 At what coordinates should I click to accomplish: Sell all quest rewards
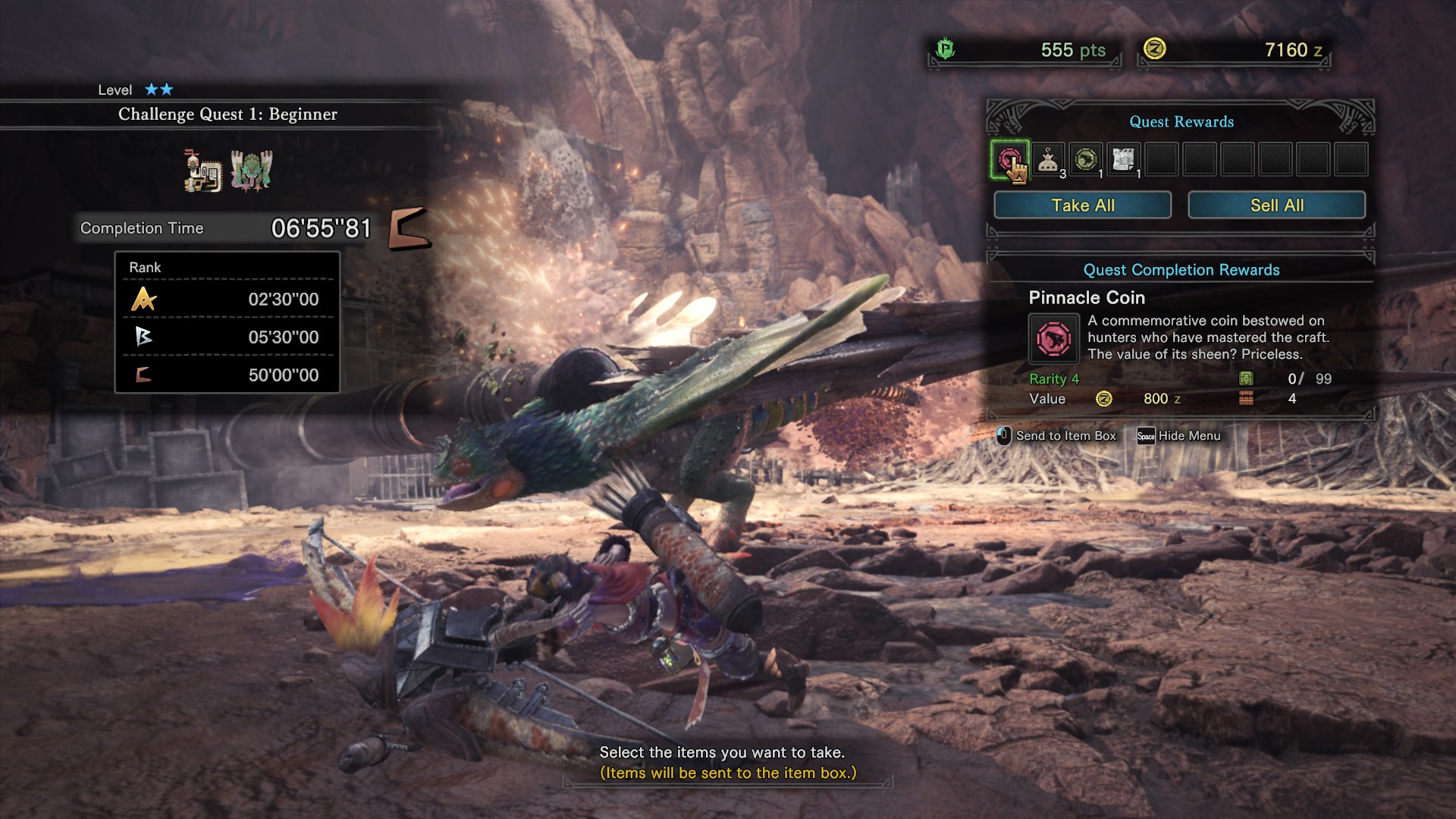[1276, 206]
